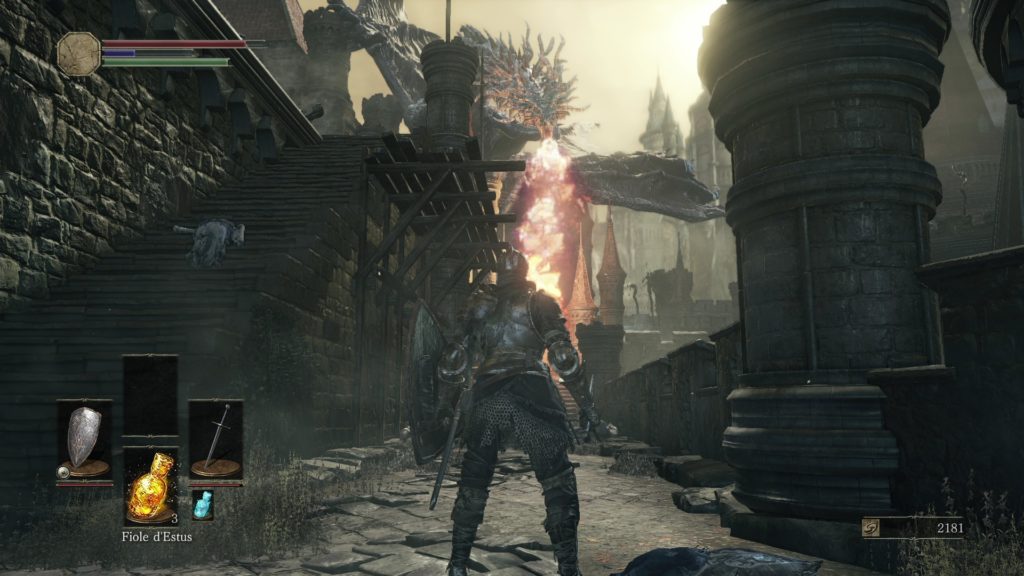The width and height of the screenshot is (1024, 576).
Task: Click the character emblem beside the health bar
Action: 79,51
